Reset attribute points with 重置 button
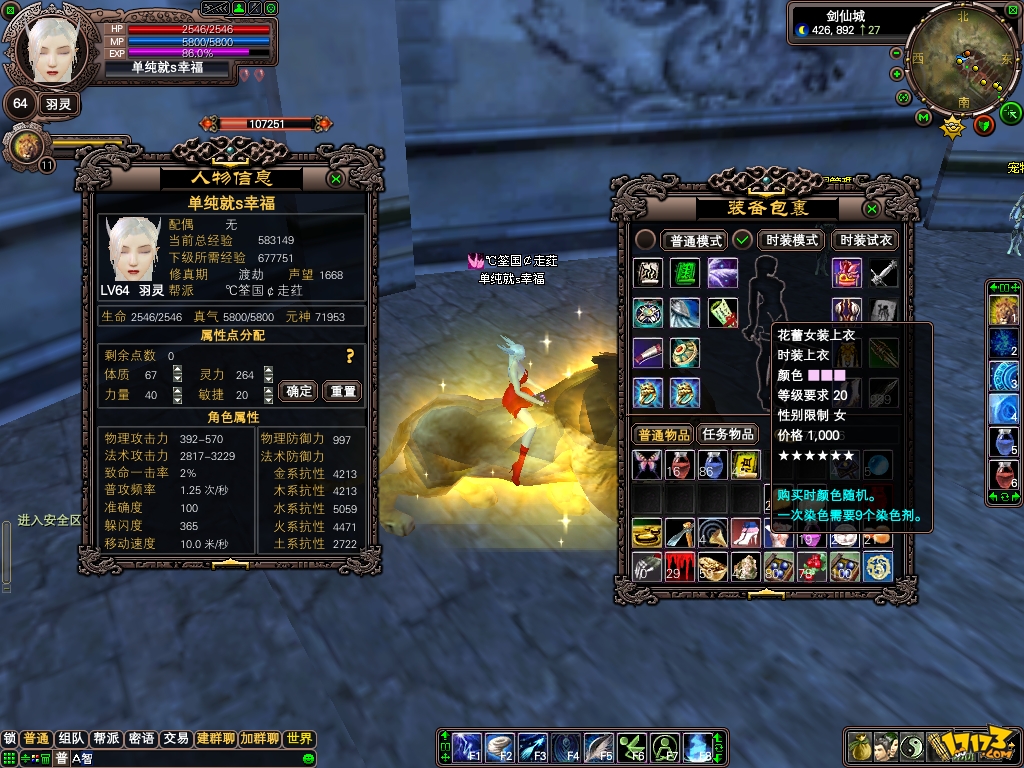This screenshot has width=1024, height=768. [343, 391]
